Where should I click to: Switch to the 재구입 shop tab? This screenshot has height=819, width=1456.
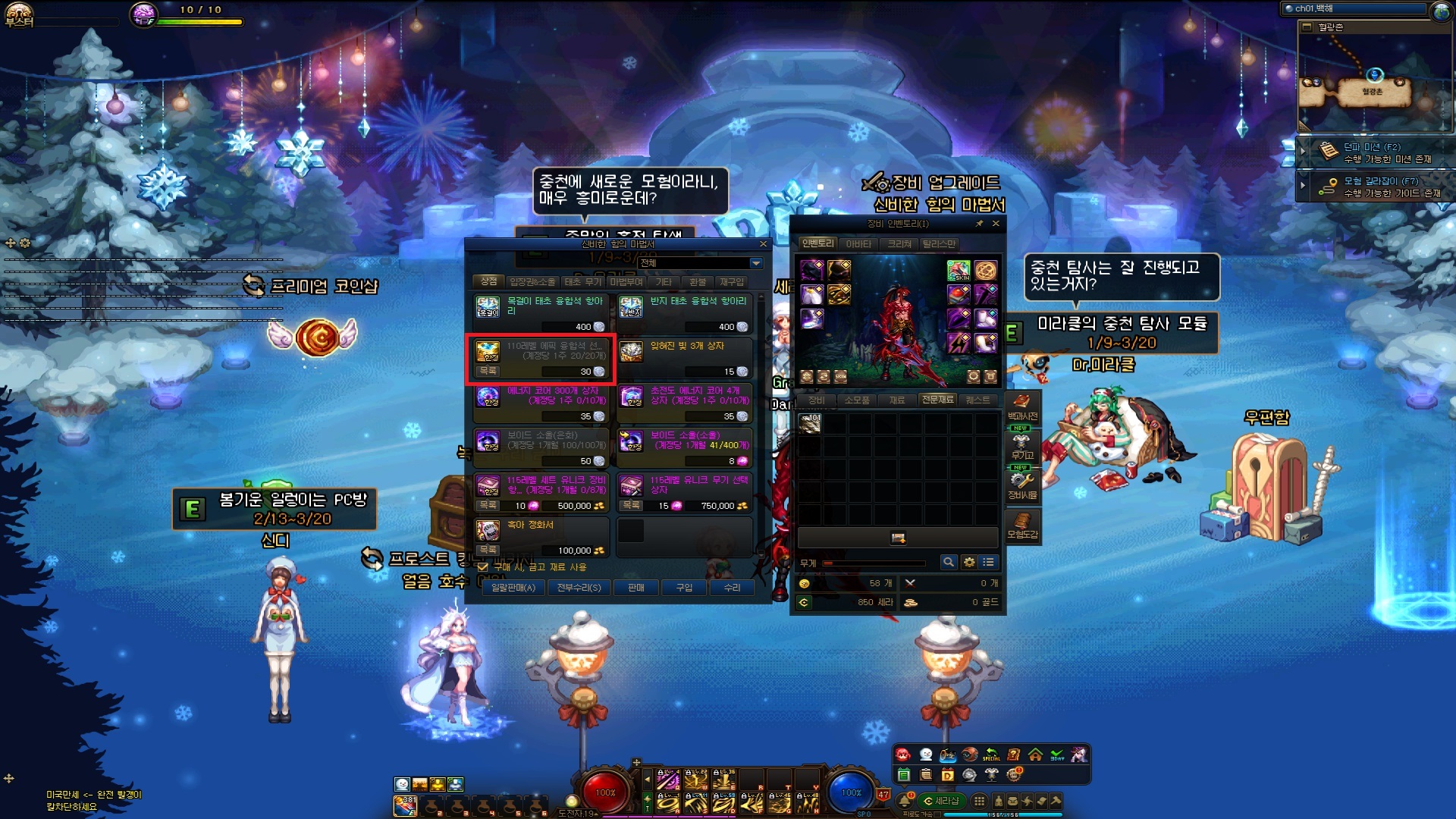click(732, 282)
